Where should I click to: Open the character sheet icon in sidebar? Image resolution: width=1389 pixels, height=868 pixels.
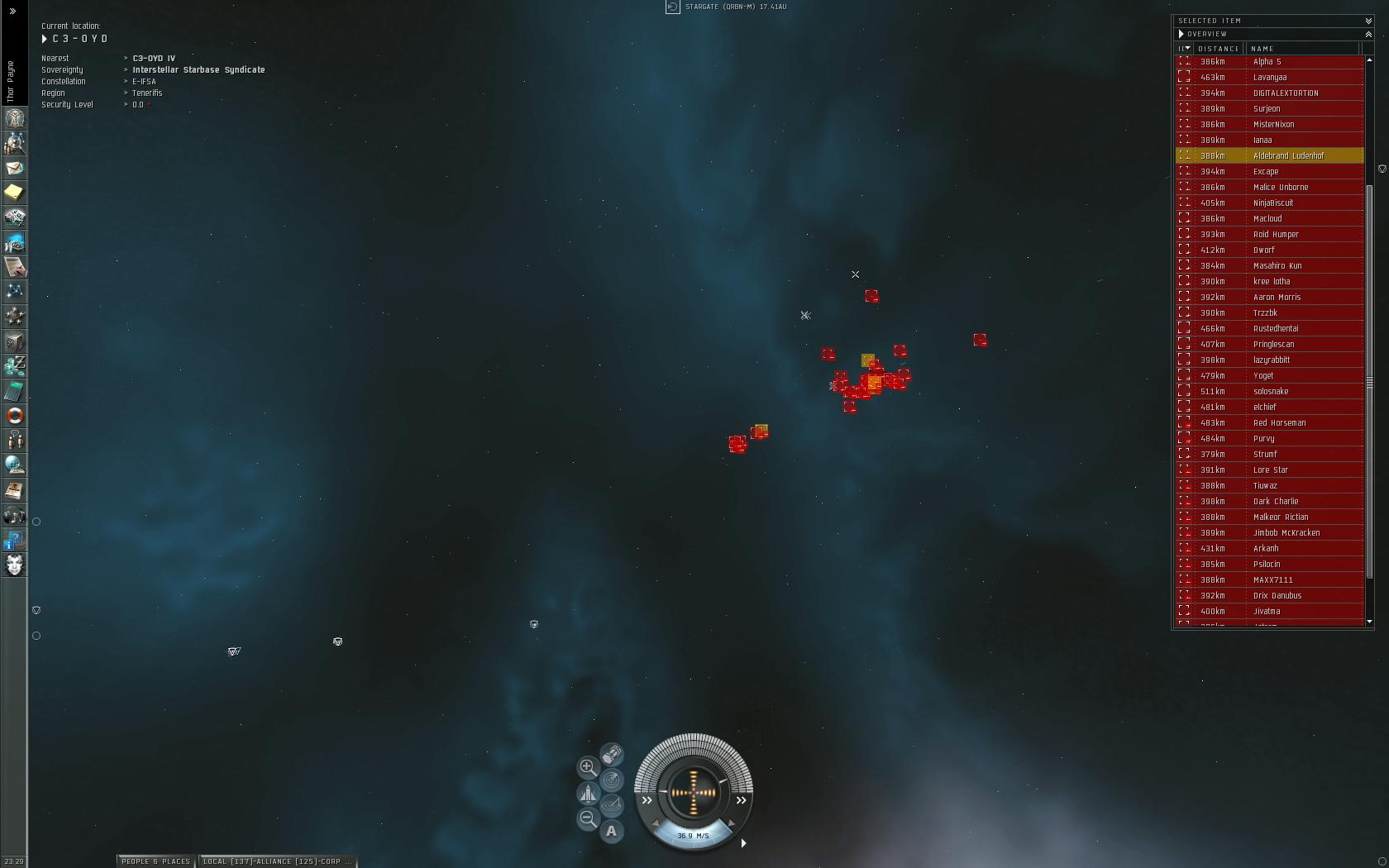[x=14, y=119]
